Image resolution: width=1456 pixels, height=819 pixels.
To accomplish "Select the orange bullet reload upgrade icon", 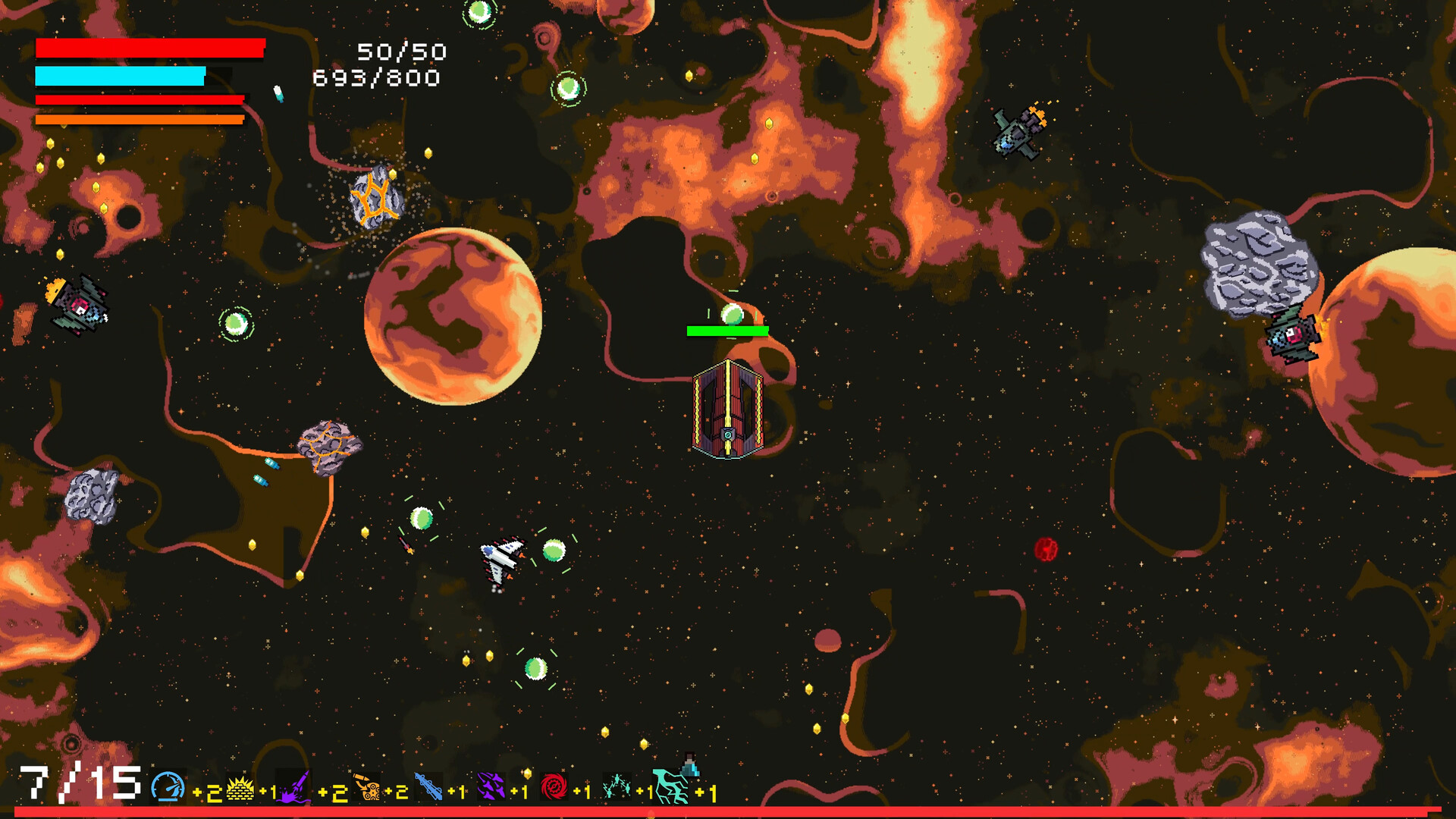I will coord(369,788).
